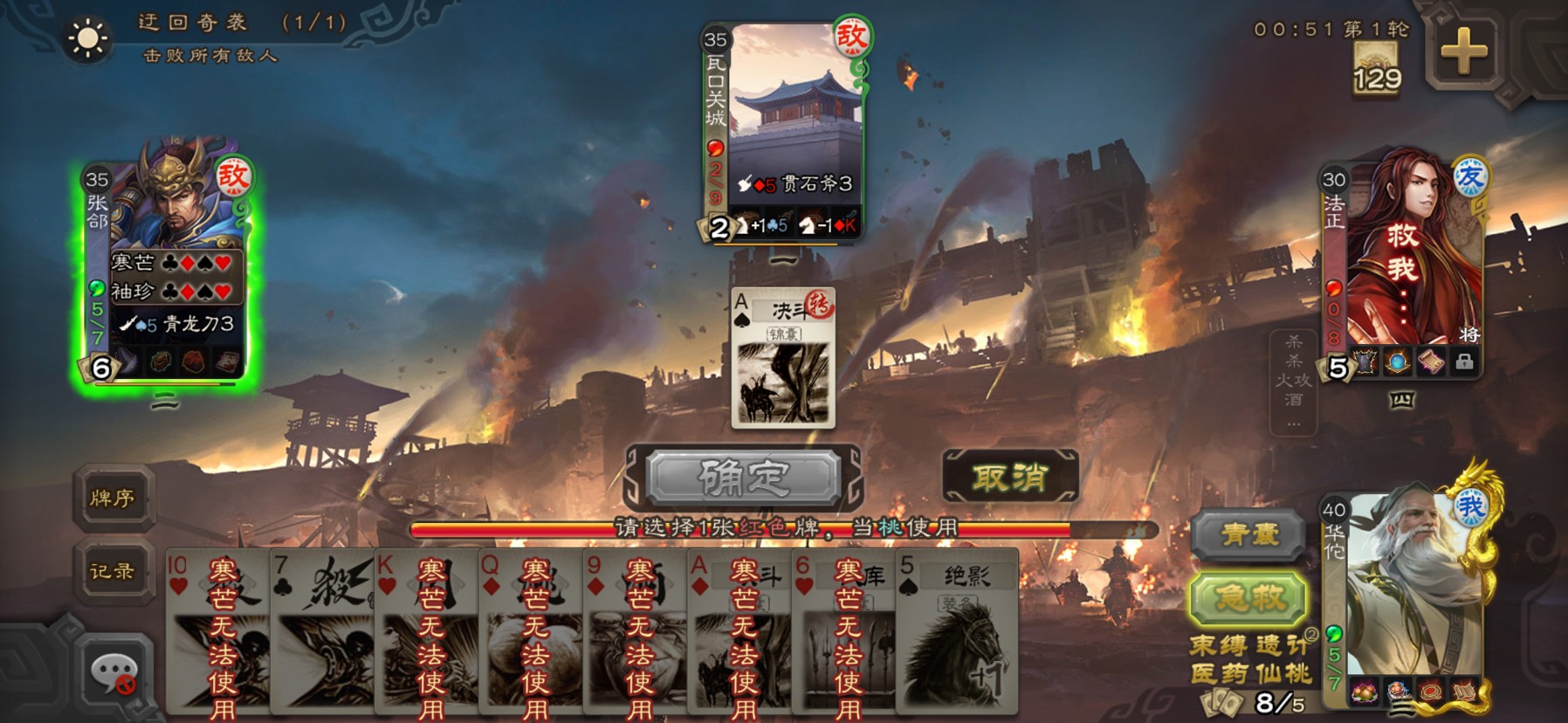Select ally 法正 calling for rescue
Viewport: 1568px width, 723px height.
point(1402,262)
